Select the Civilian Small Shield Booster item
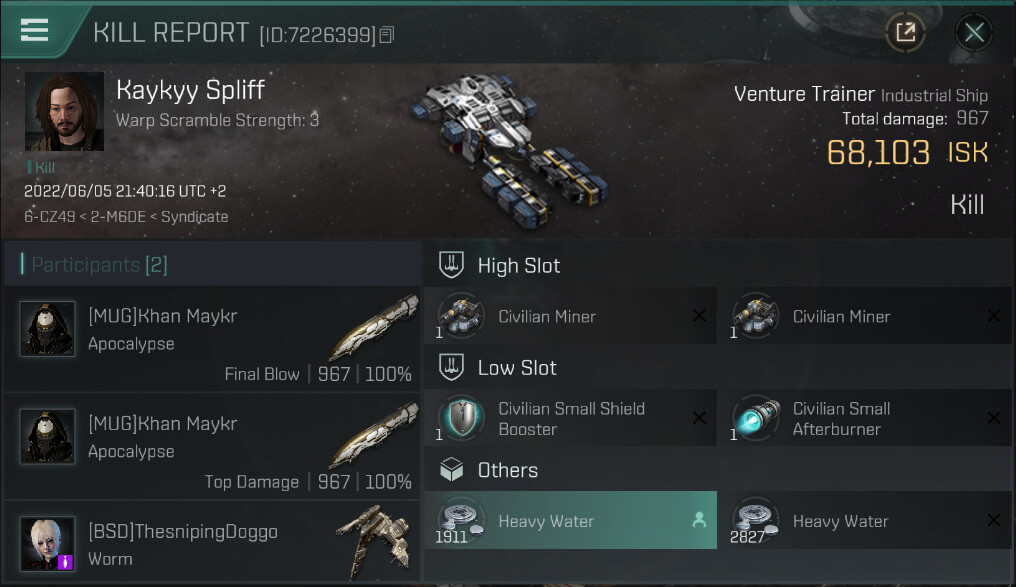This screenshot has height=587, width=1016. [x=570, y=419]
